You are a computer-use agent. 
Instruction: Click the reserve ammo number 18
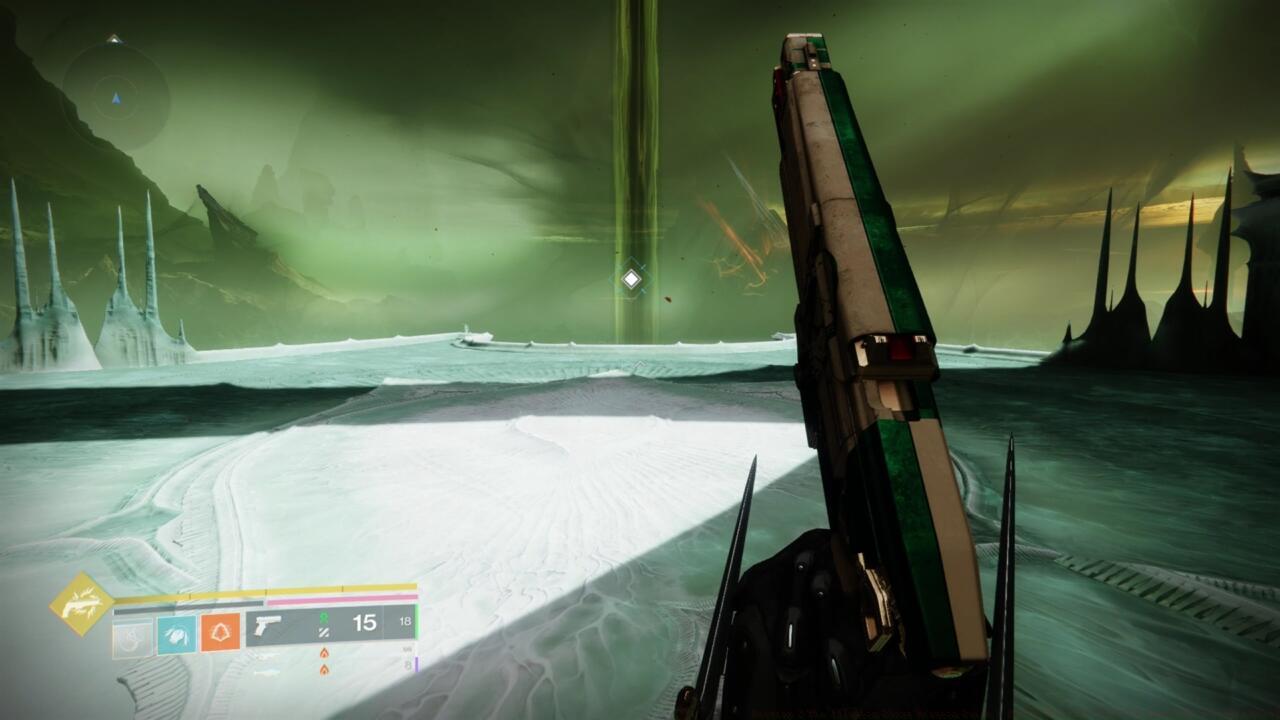click(x=407, y=620)
